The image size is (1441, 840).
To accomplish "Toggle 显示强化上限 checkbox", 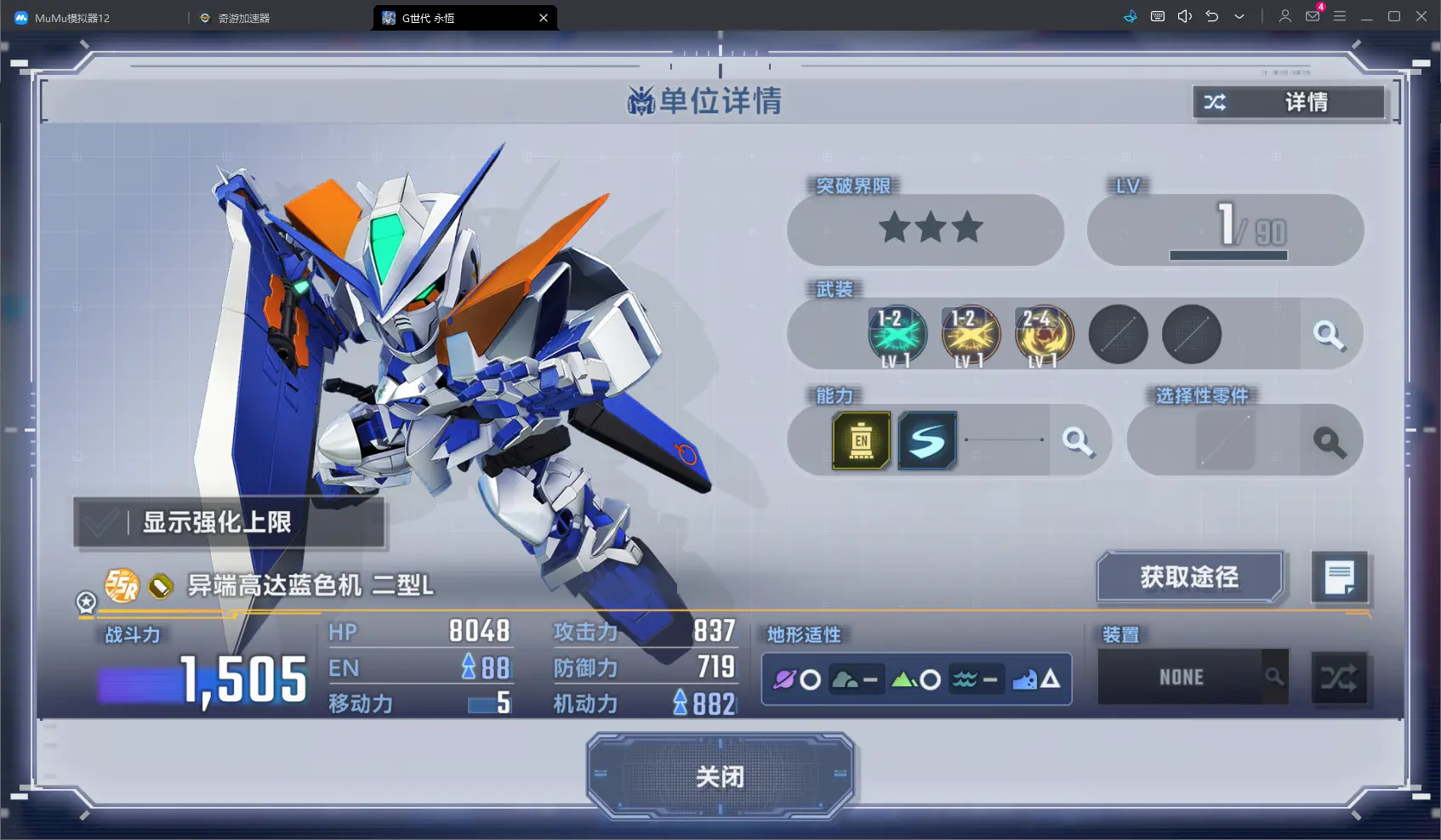I will point(101,522).
